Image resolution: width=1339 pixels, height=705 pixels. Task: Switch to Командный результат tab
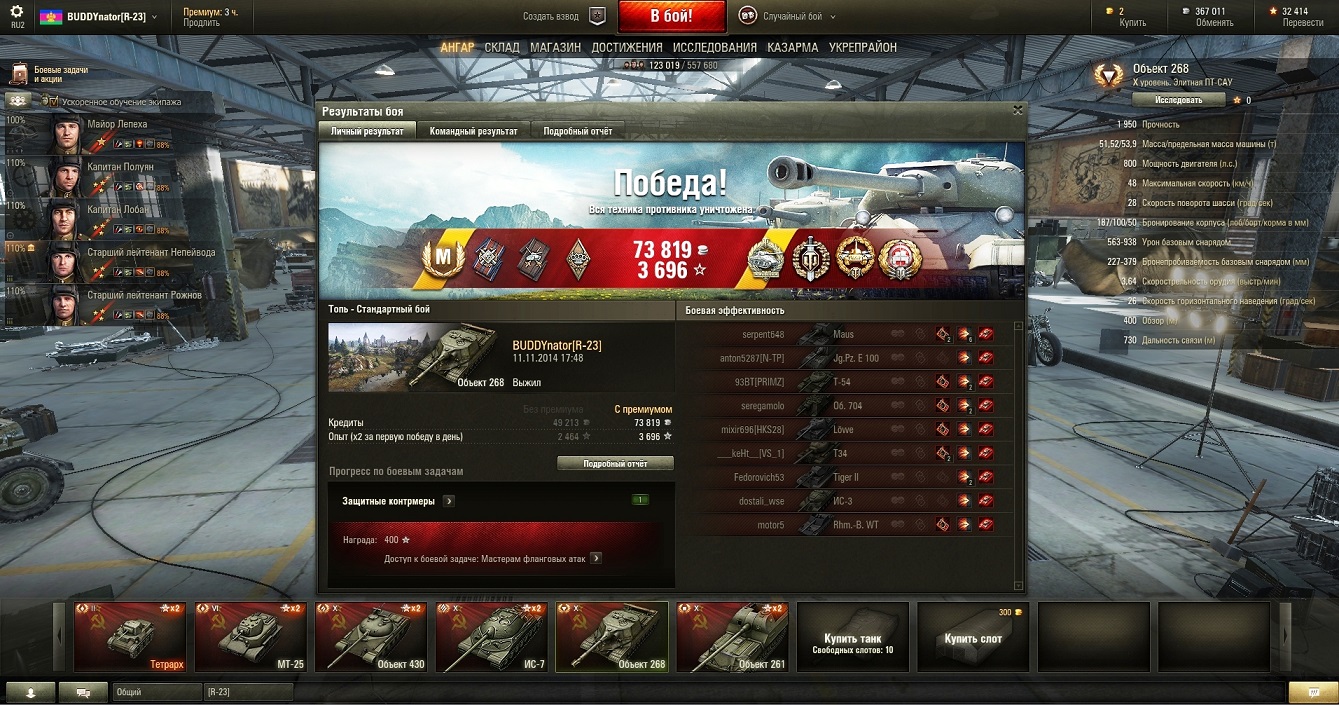click(x=473, y=131)
